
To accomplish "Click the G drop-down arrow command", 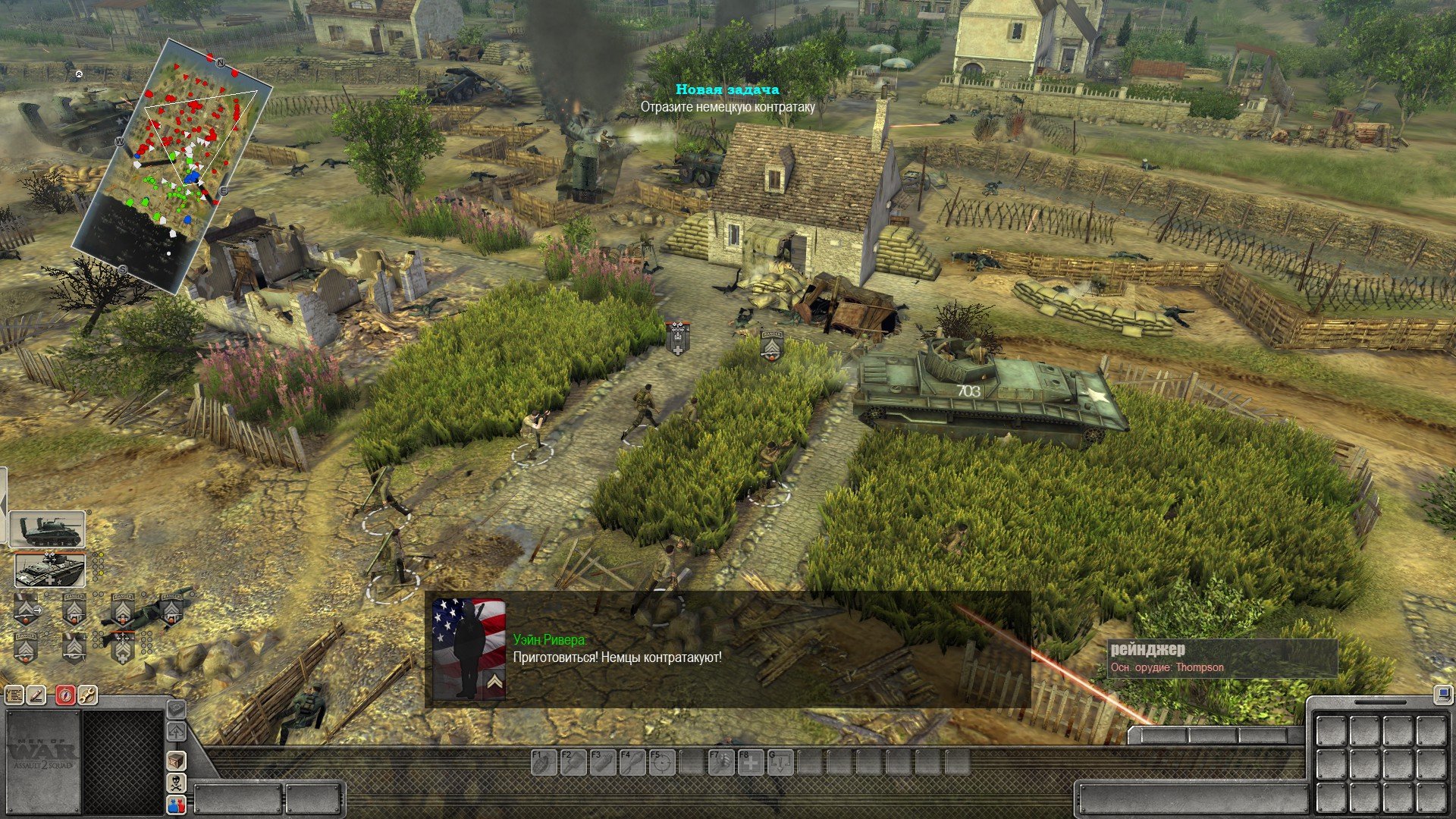I will click(780, 761).
